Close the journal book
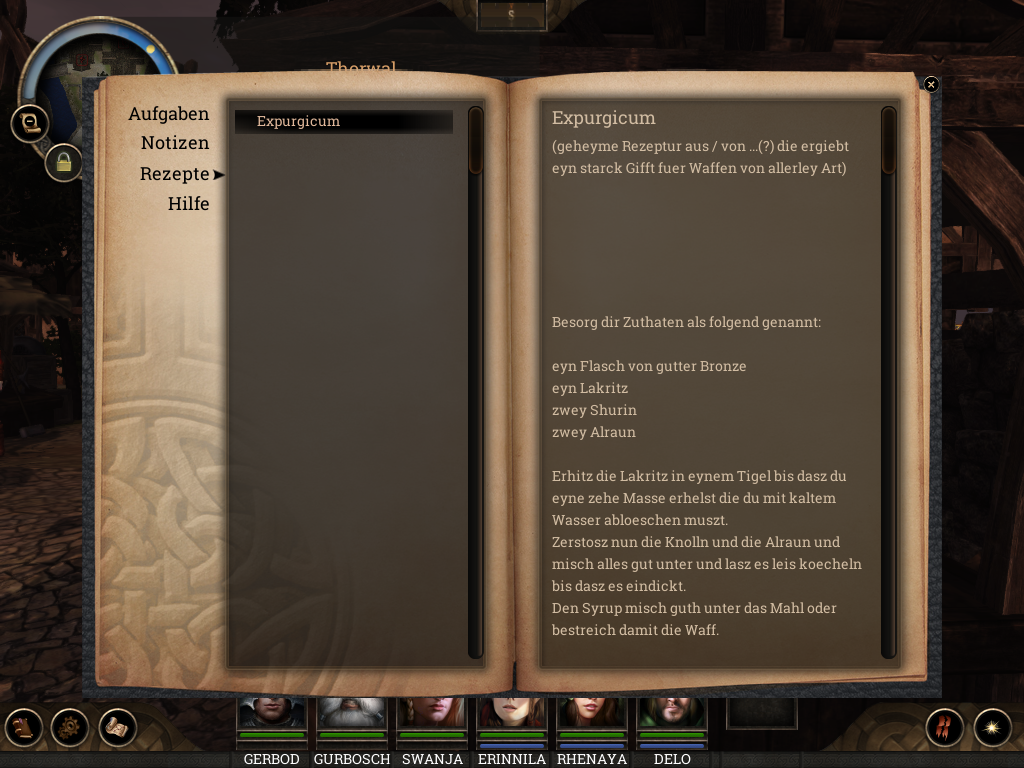 [931, 85]
